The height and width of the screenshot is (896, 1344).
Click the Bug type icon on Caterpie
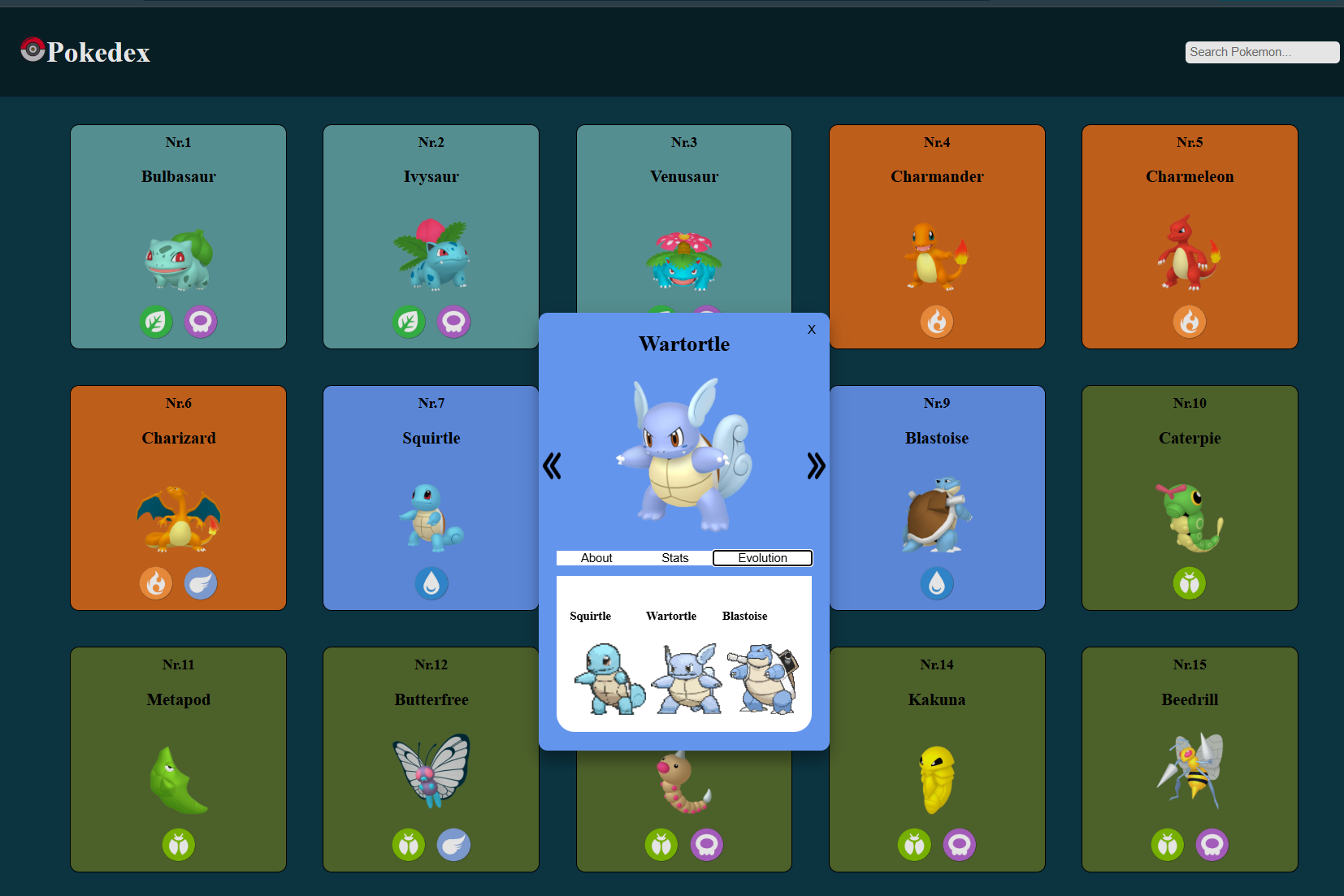click(x=1190, y=583)
